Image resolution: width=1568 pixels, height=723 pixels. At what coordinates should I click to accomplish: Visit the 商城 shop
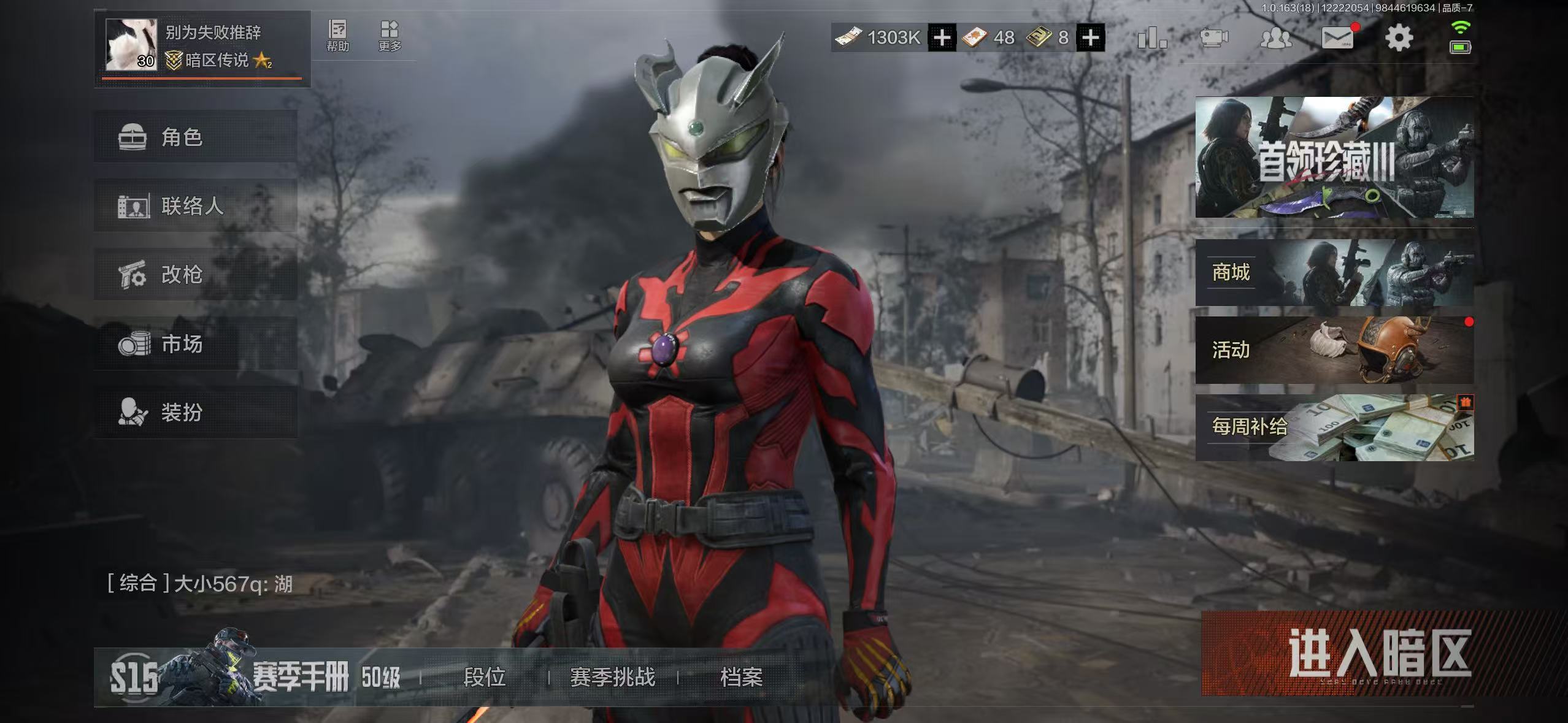(x=1334, y=273)
